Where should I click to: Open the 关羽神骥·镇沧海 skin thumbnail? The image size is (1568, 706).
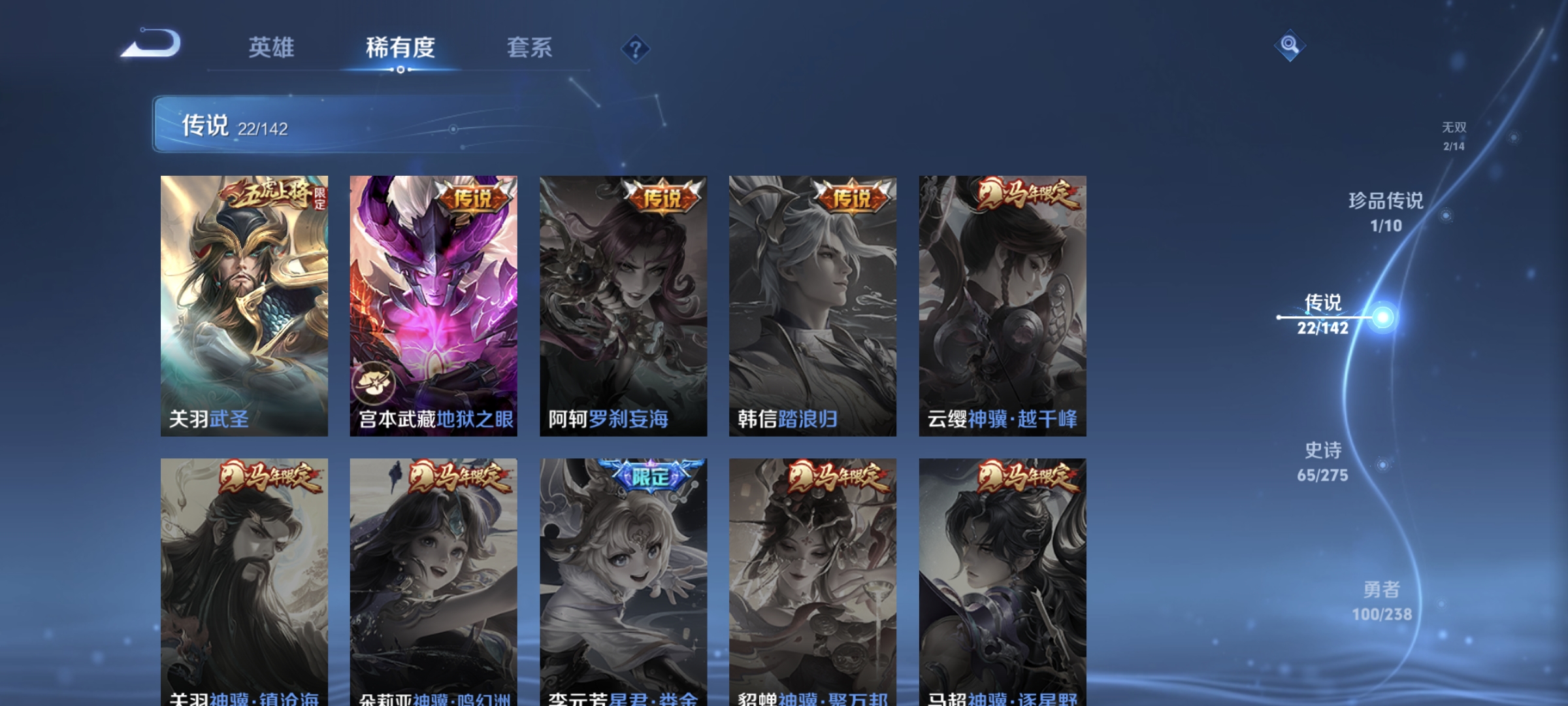click(243, 575)
